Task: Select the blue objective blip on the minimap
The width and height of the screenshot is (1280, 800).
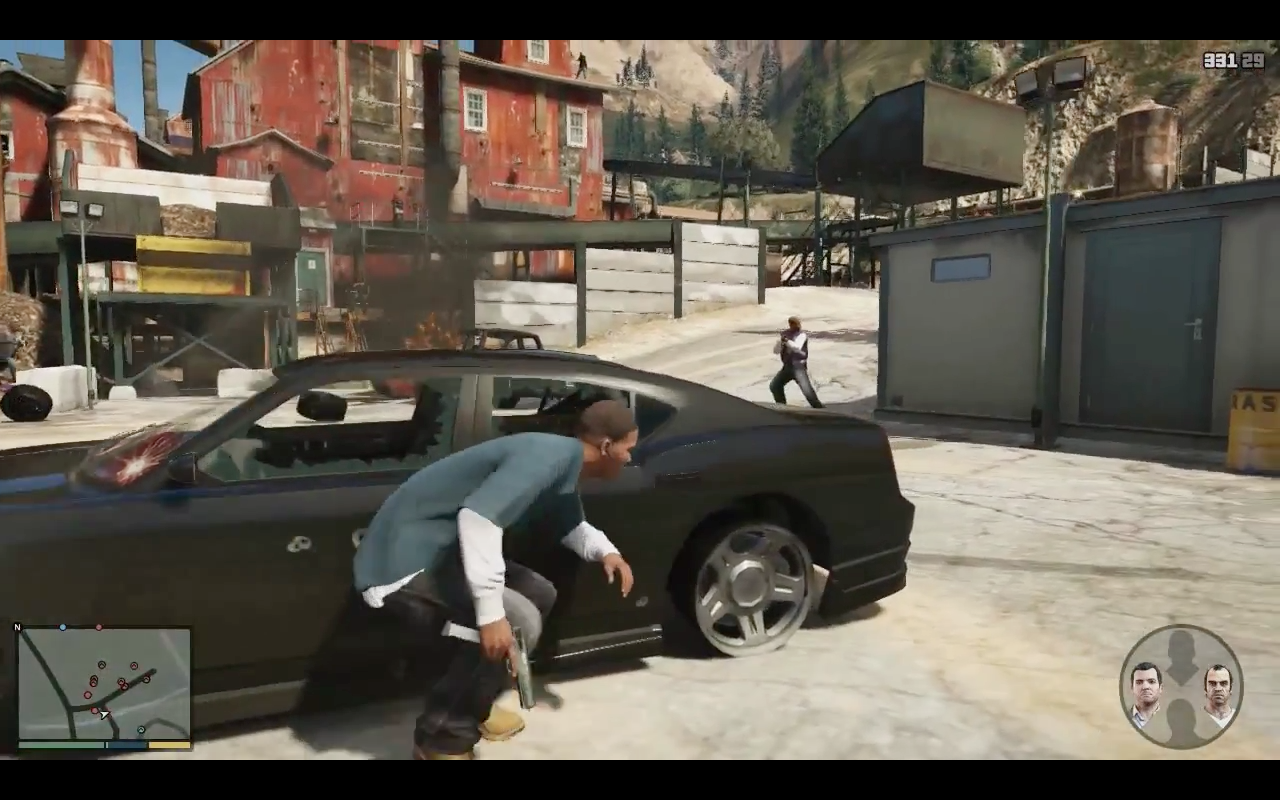Action: pos(62,627)
